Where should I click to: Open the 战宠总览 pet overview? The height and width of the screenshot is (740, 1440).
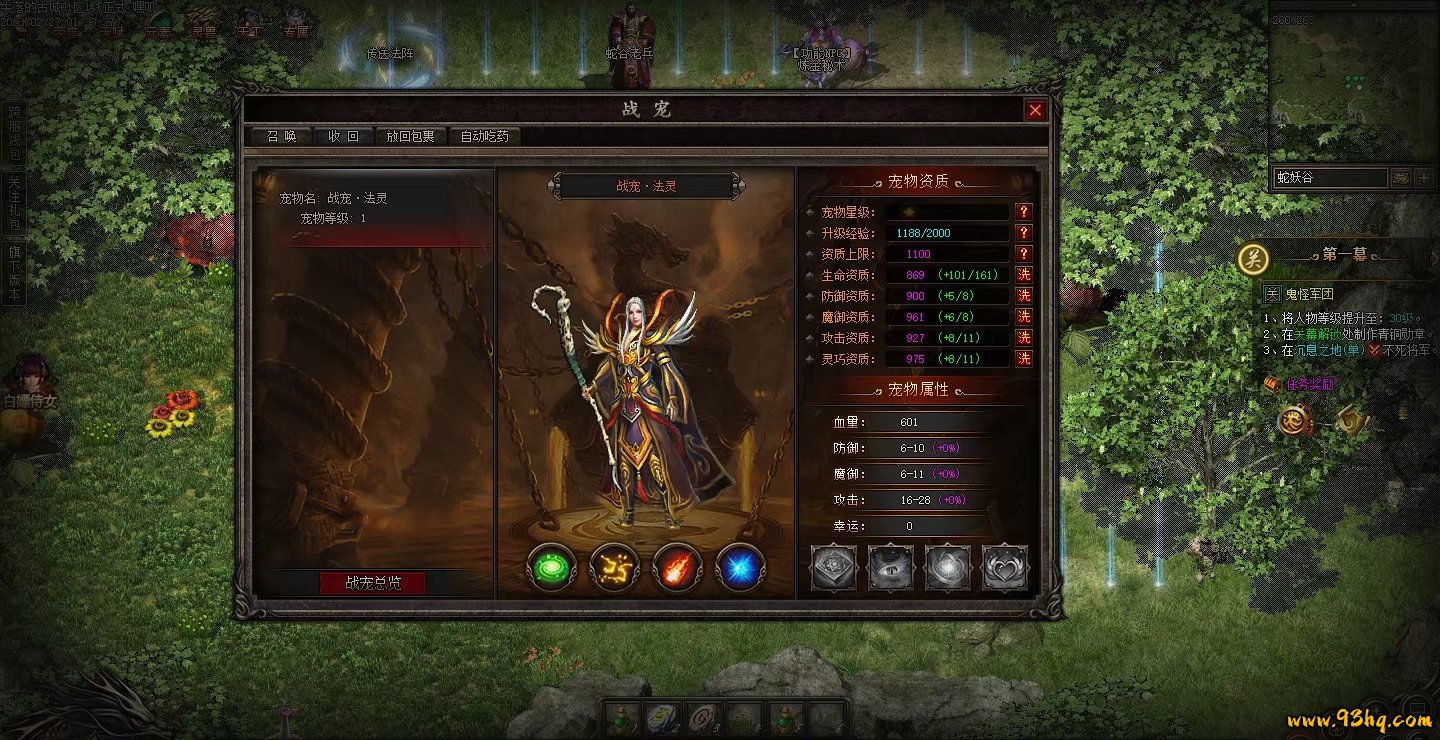pyautogui.click(x=373, y=583)
